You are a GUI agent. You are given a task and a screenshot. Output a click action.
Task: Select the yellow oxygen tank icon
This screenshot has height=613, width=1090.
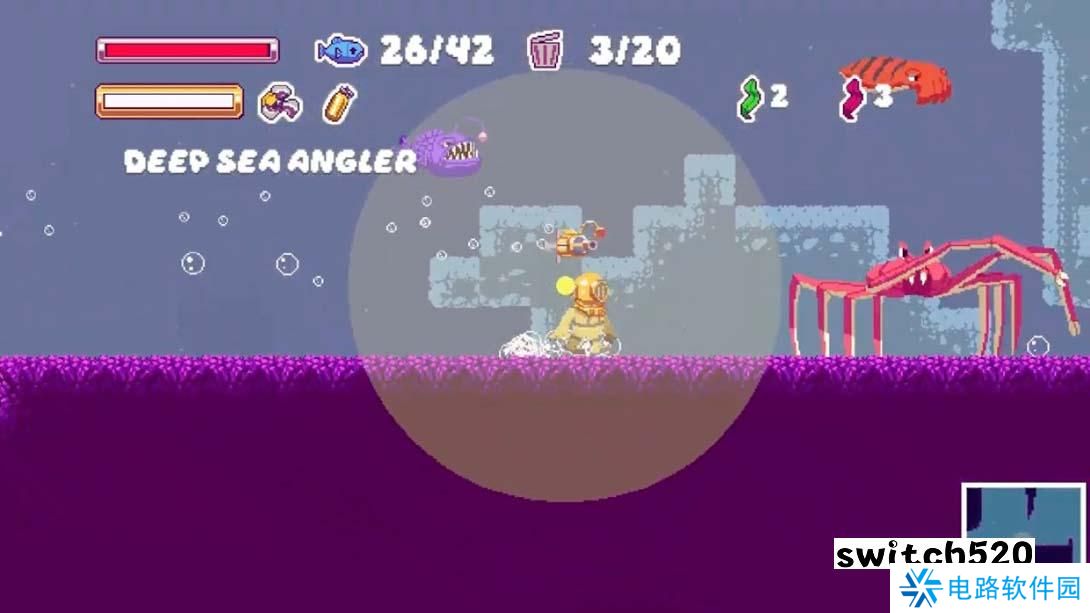[339, 103]
